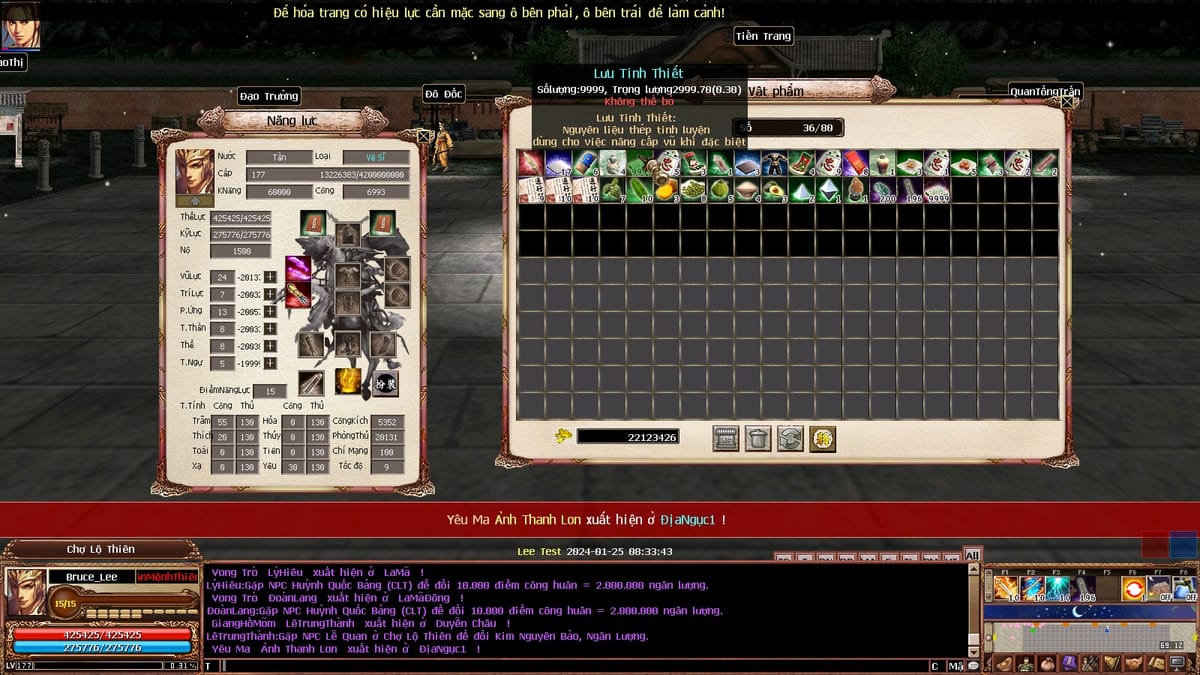This screenshot has width=1200, height=675.
Task: Select the armor item in inventory
Action: [775, 163]
